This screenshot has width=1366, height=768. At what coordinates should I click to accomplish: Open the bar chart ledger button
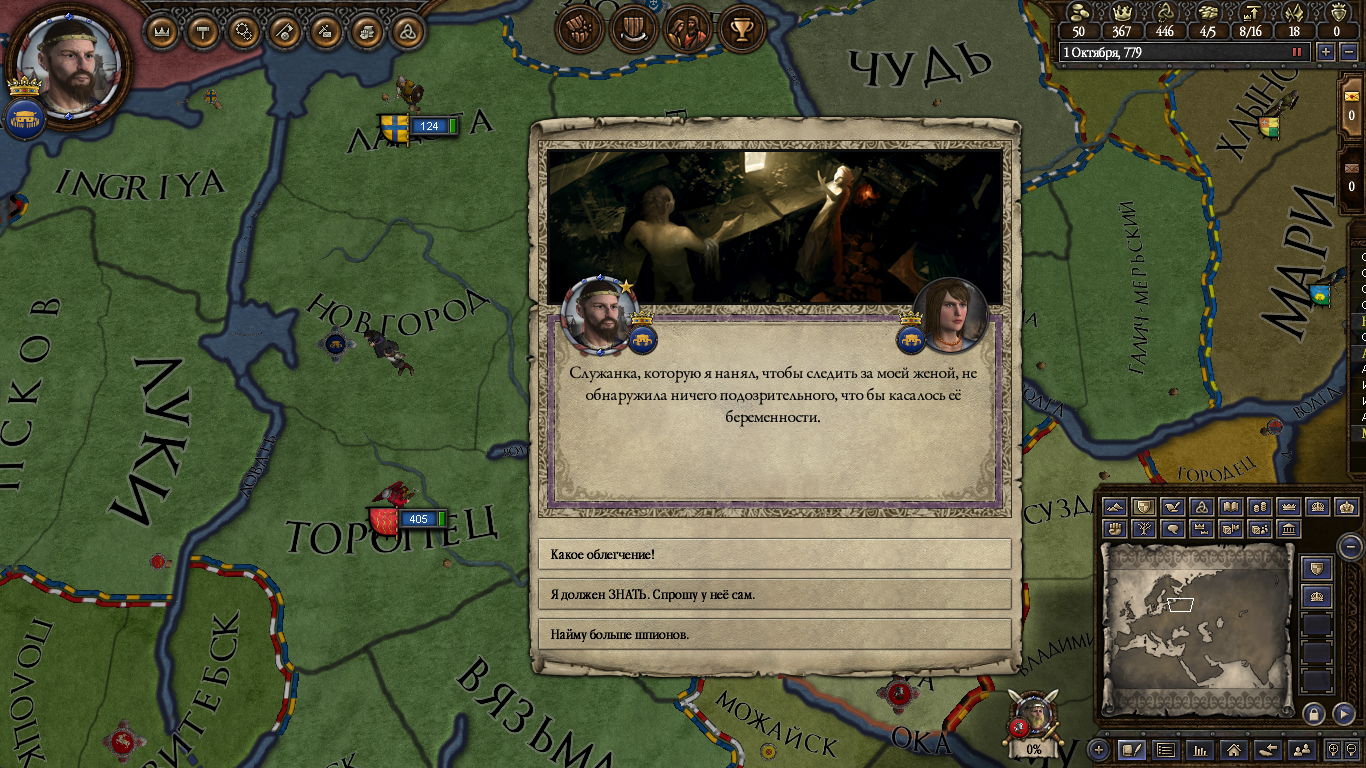click(1200, 749)
